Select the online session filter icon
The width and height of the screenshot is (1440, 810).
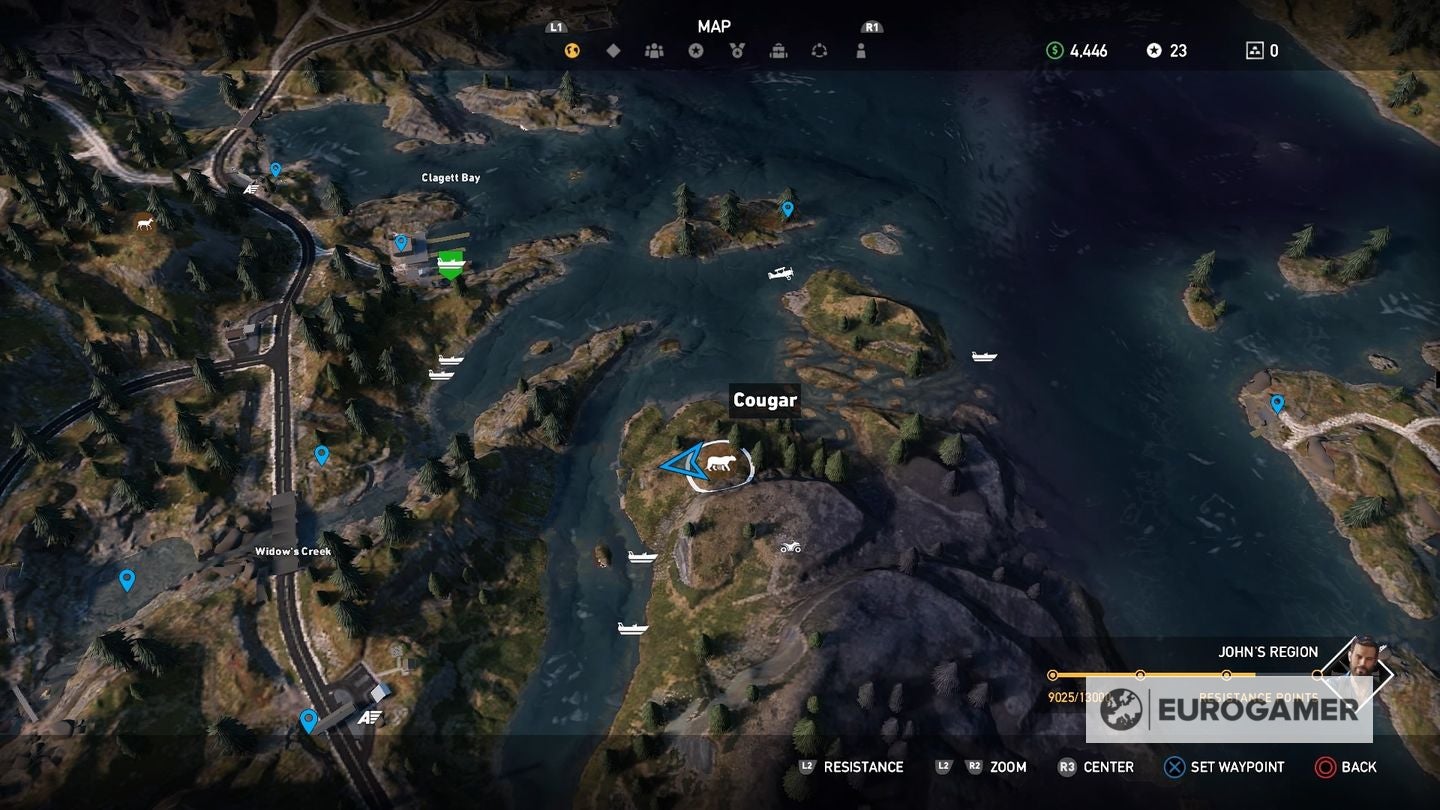click(820, 48)
